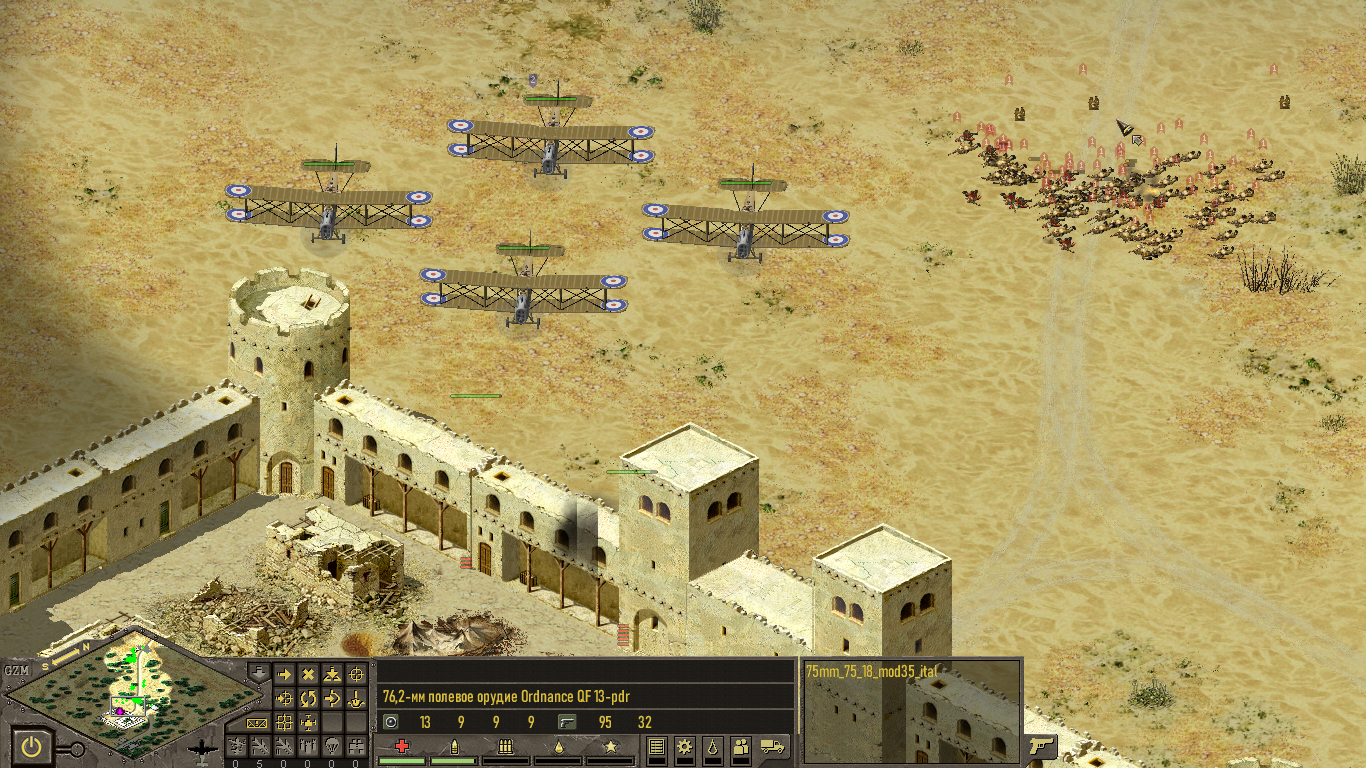The width and height of the screenshot is (1366, 768).
Task: Open the objectives list icon
Action: click(656, 746)
